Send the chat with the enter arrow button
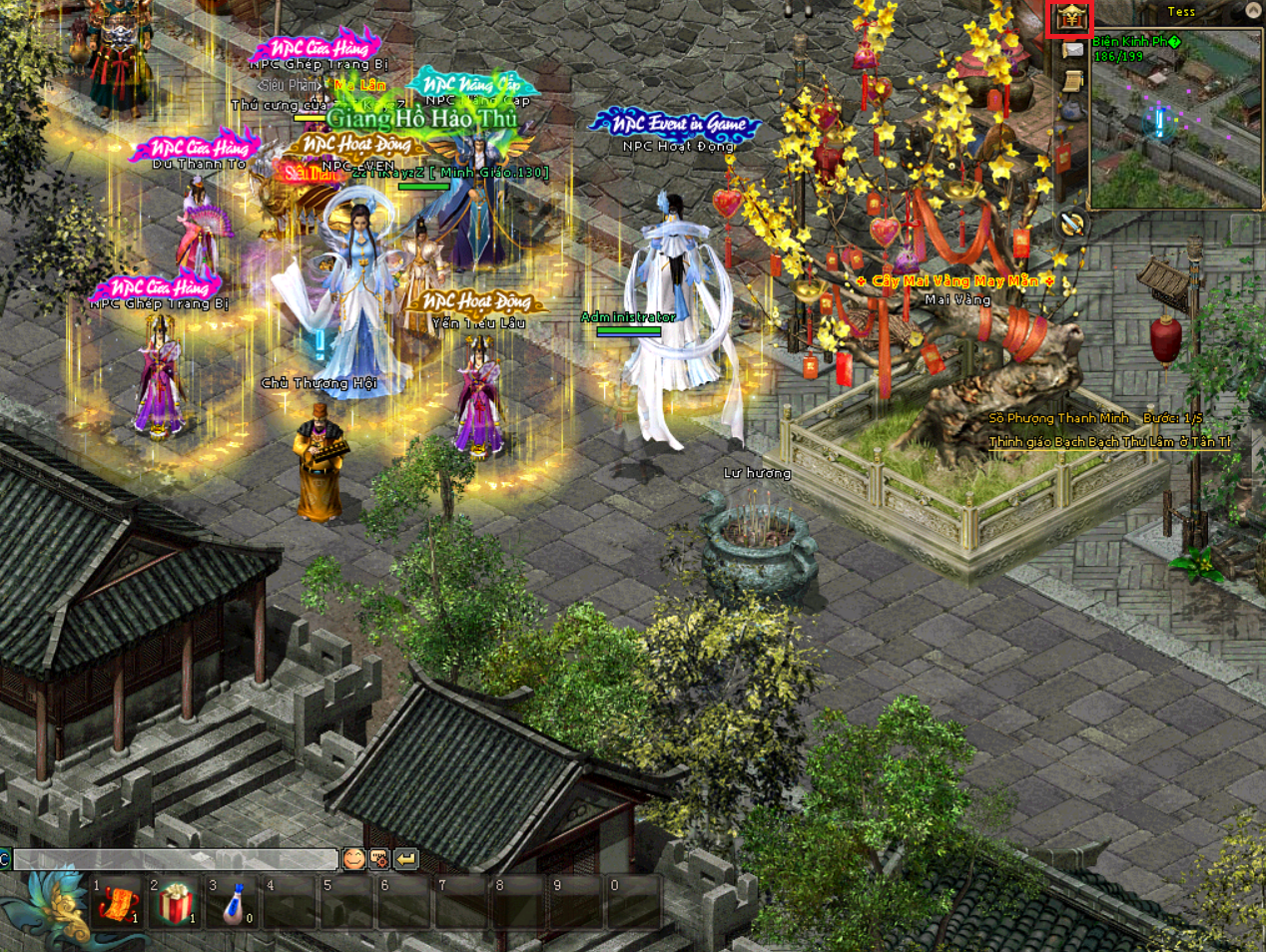Screen dimensions: 1266x952 tap(405, 858)
